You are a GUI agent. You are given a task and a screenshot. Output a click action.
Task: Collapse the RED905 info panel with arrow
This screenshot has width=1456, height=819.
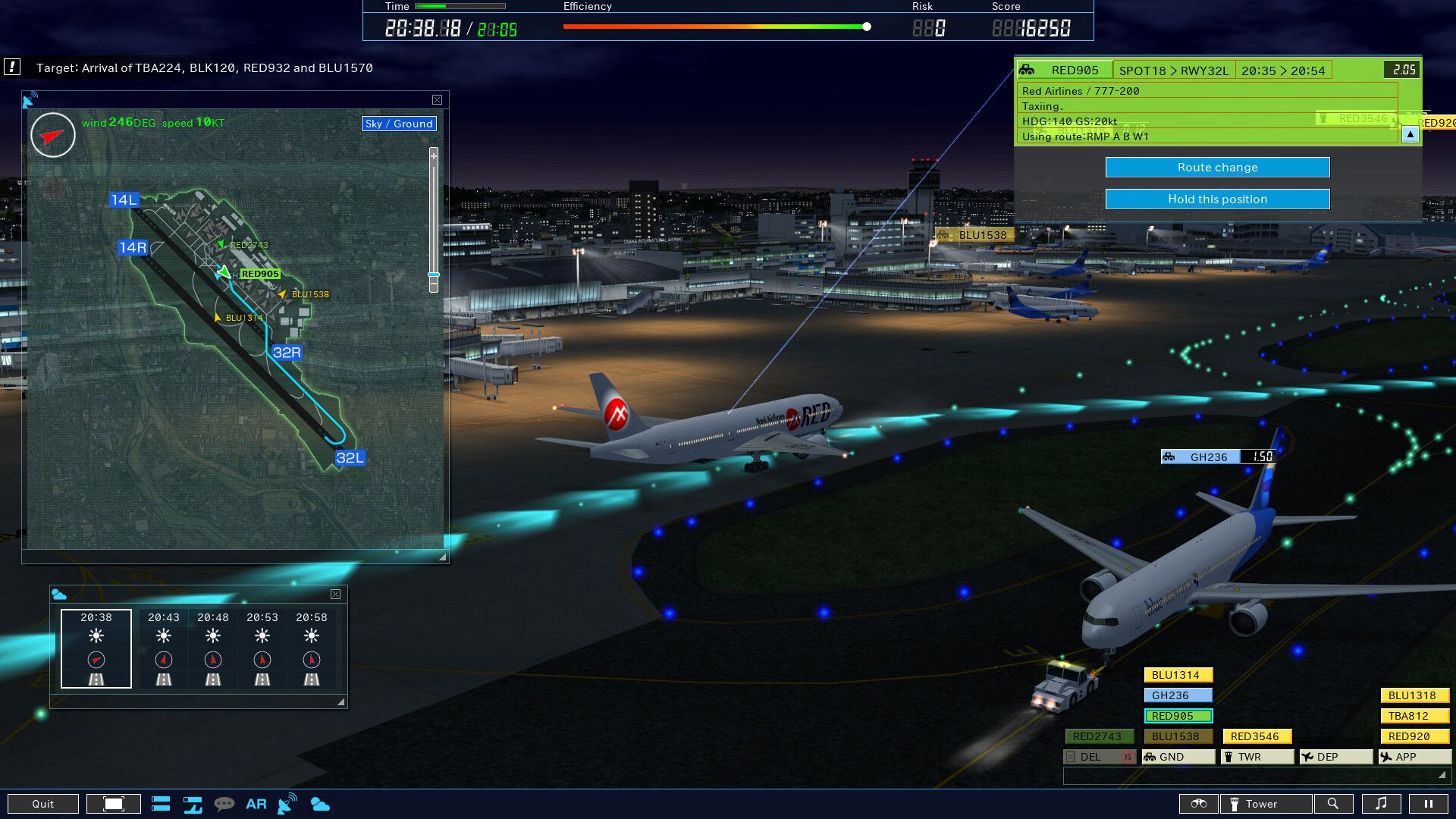click(1410, 135)
